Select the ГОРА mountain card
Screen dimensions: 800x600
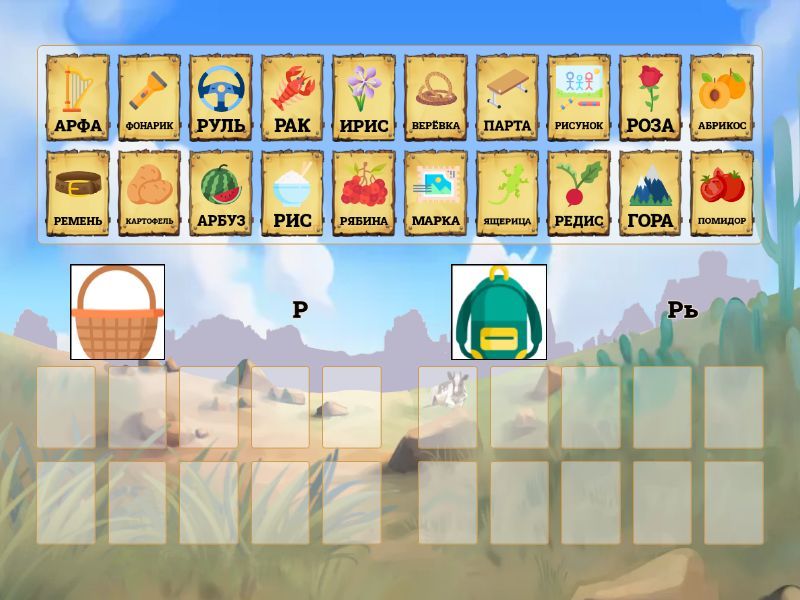[x=650, y=193]
